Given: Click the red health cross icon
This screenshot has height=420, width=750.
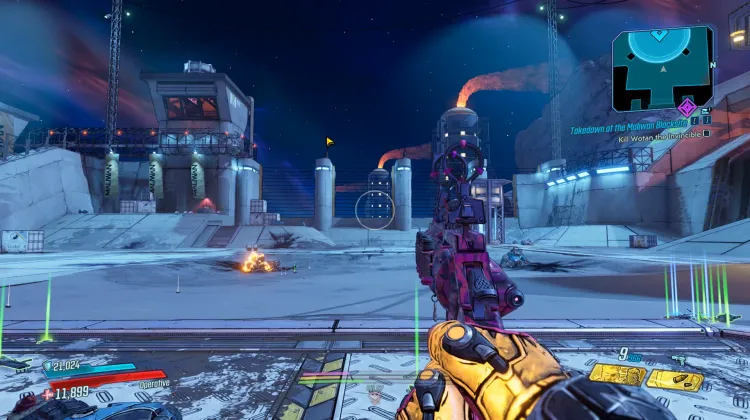Looking at the screenshot, I should (x=48, y=394).
